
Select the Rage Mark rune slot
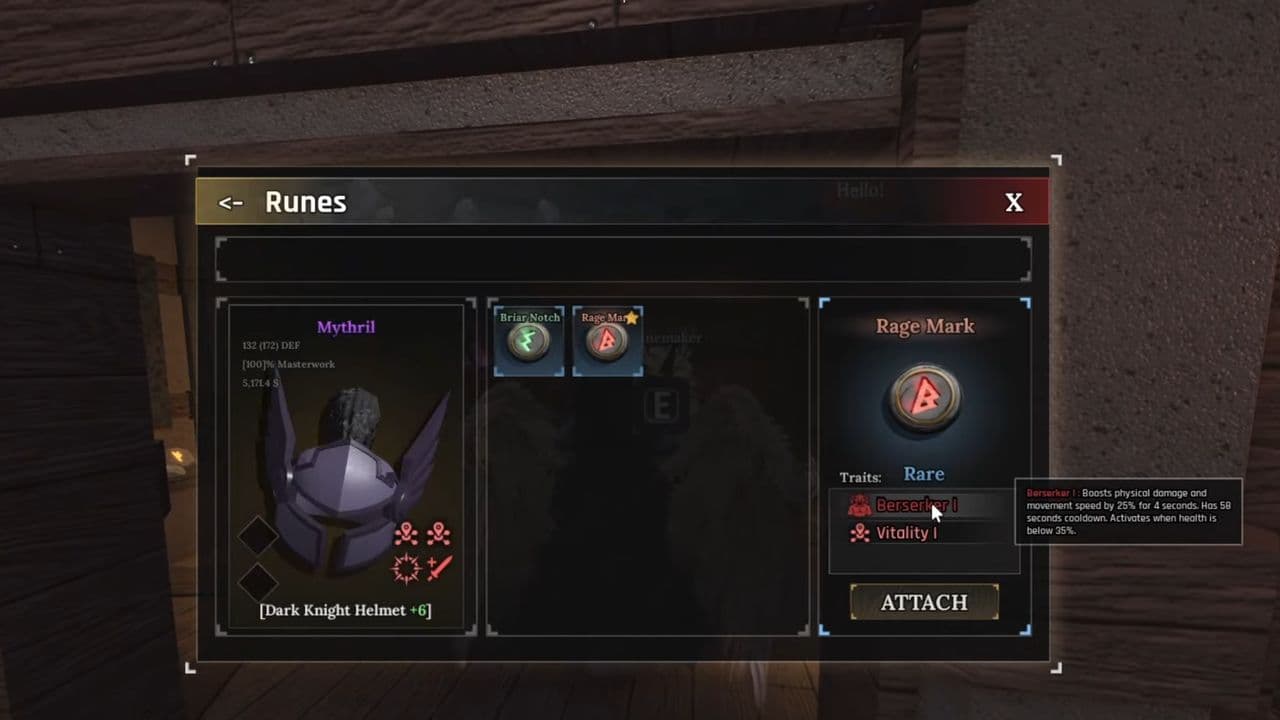point(607,340)
